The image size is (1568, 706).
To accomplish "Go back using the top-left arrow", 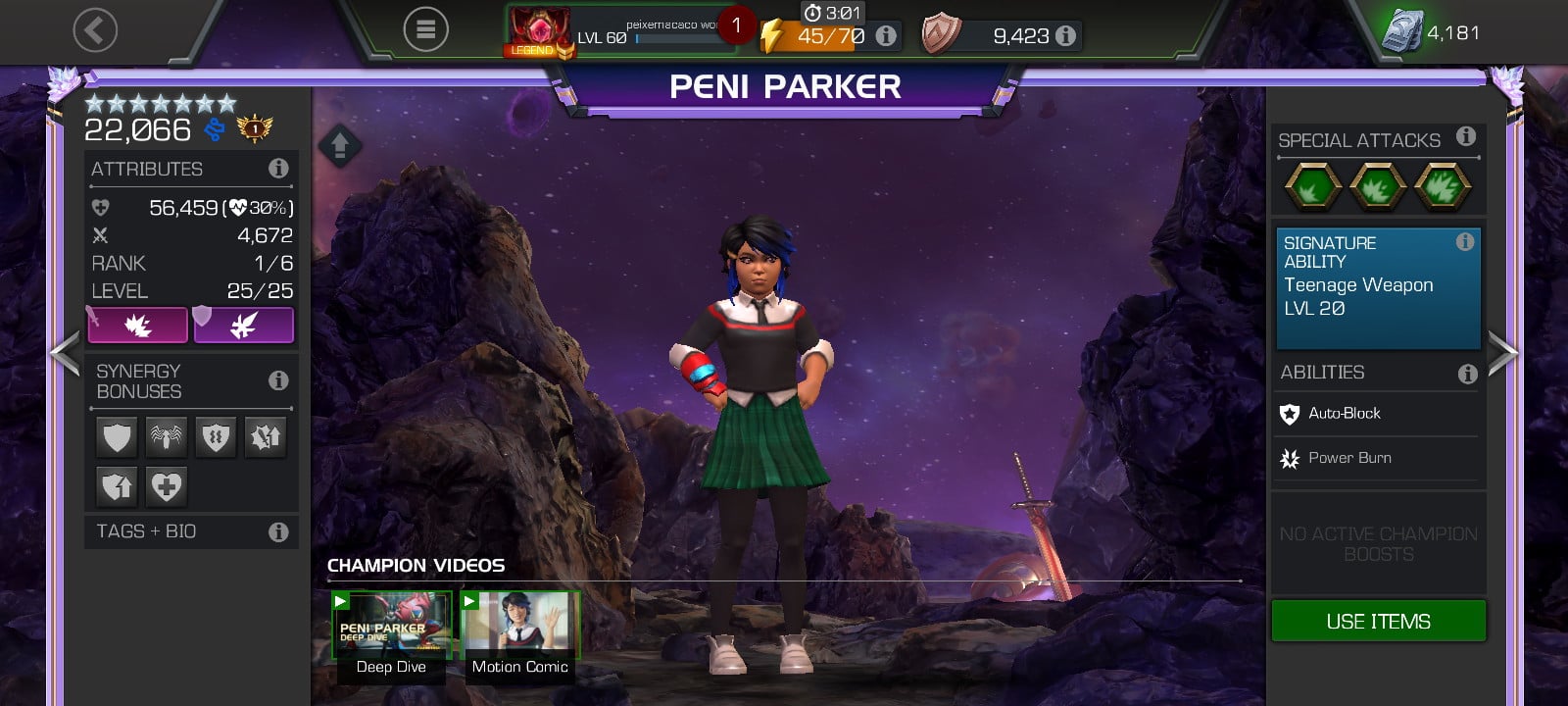I will click(95, 31).
